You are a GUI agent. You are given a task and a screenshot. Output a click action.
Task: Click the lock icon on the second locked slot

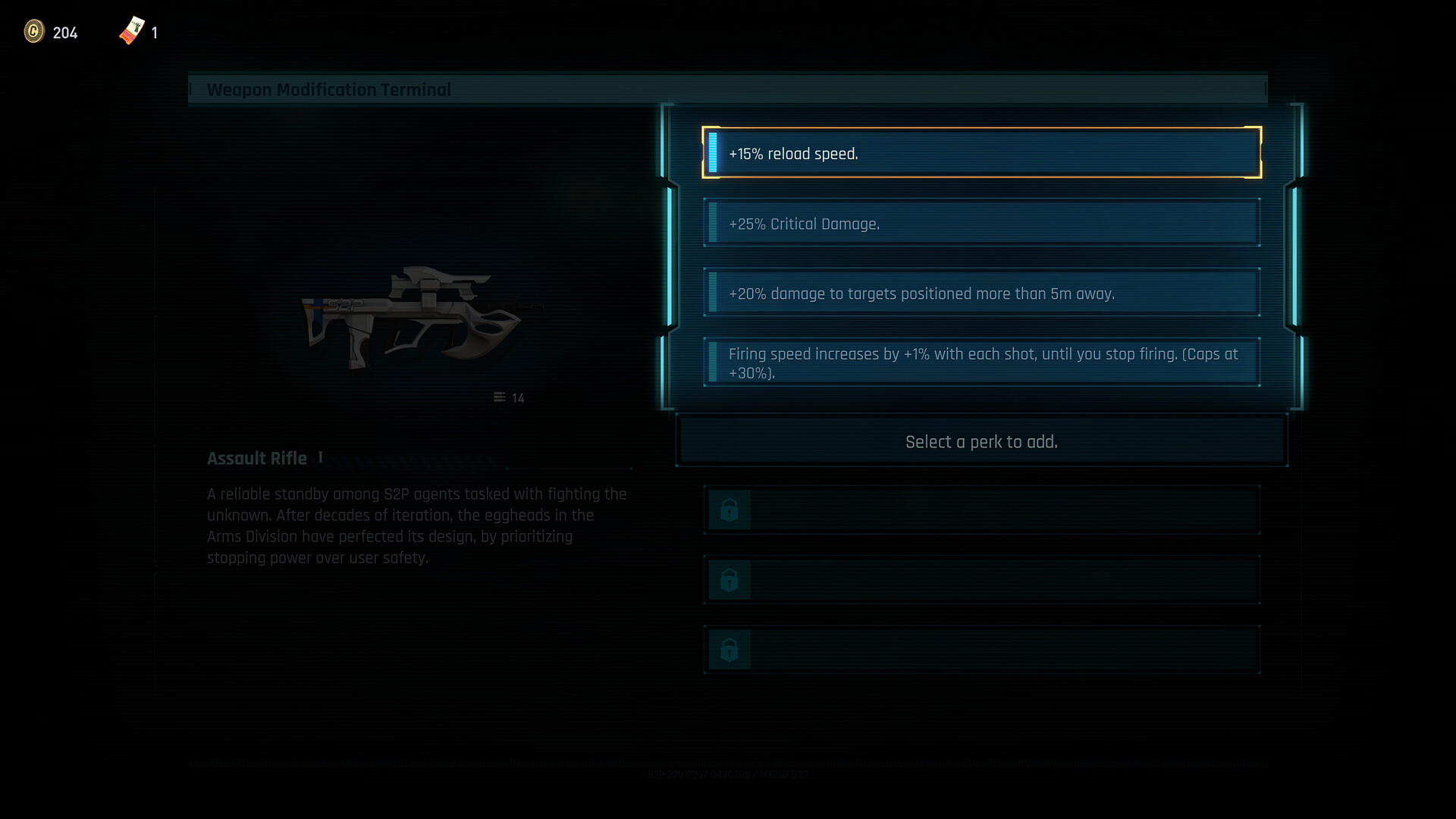pos(729,579)
